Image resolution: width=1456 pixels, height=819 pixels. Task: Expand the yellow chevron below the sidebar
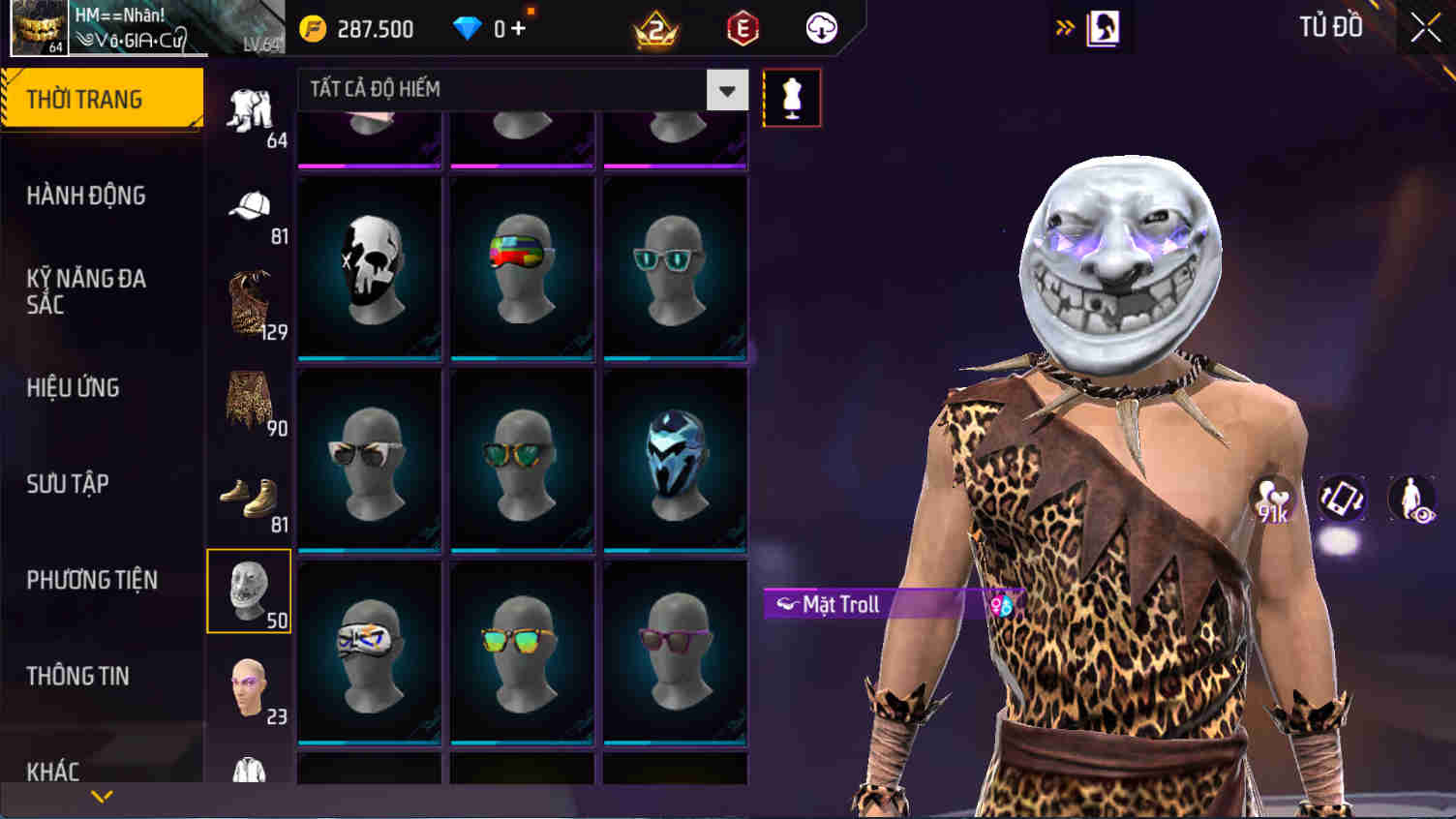(100, 800)
